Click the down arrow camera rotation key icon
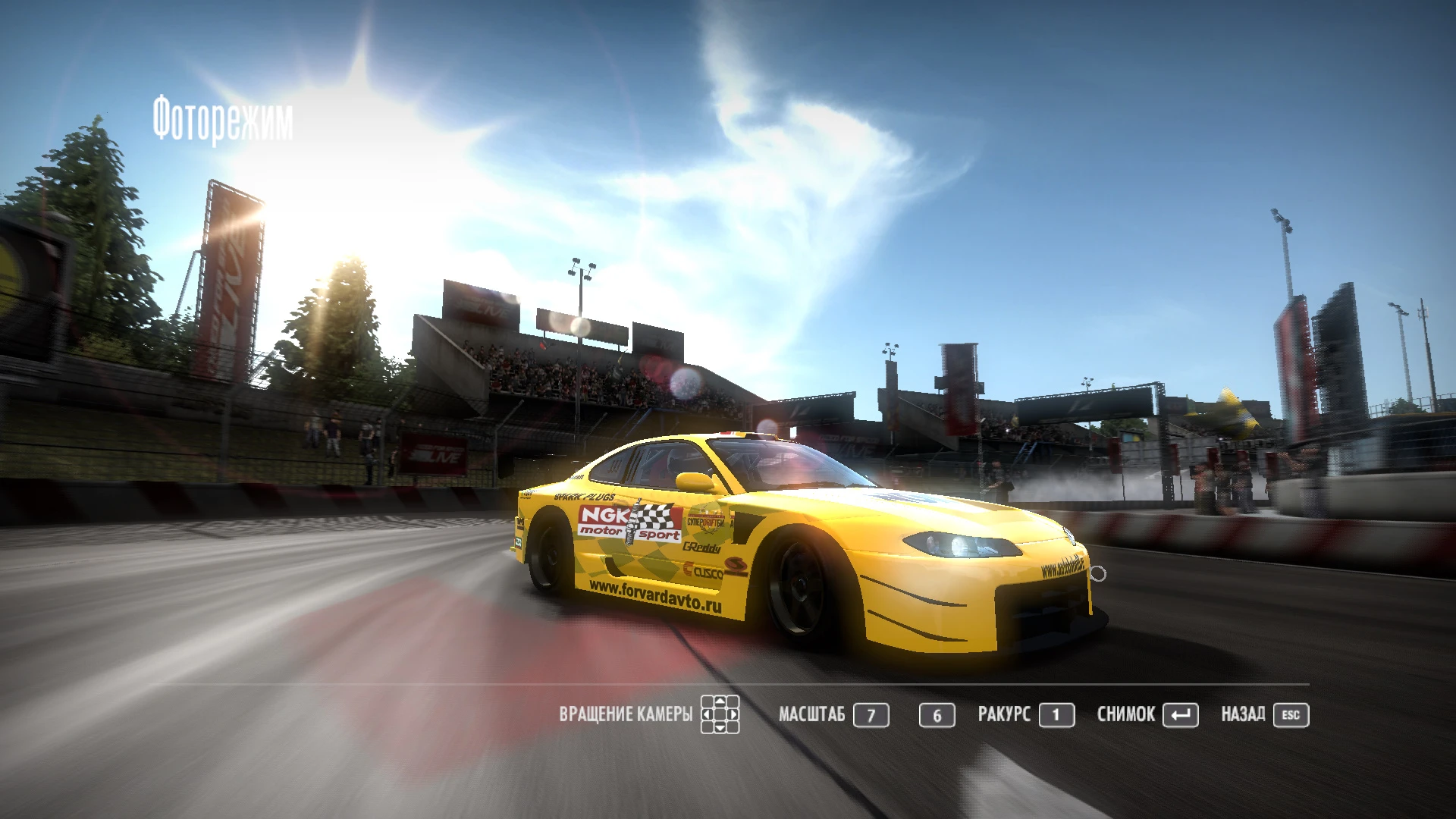Image resolution: width=1456 pixels, height=819 pixels. pyautogui.click(x=720, y=729)
